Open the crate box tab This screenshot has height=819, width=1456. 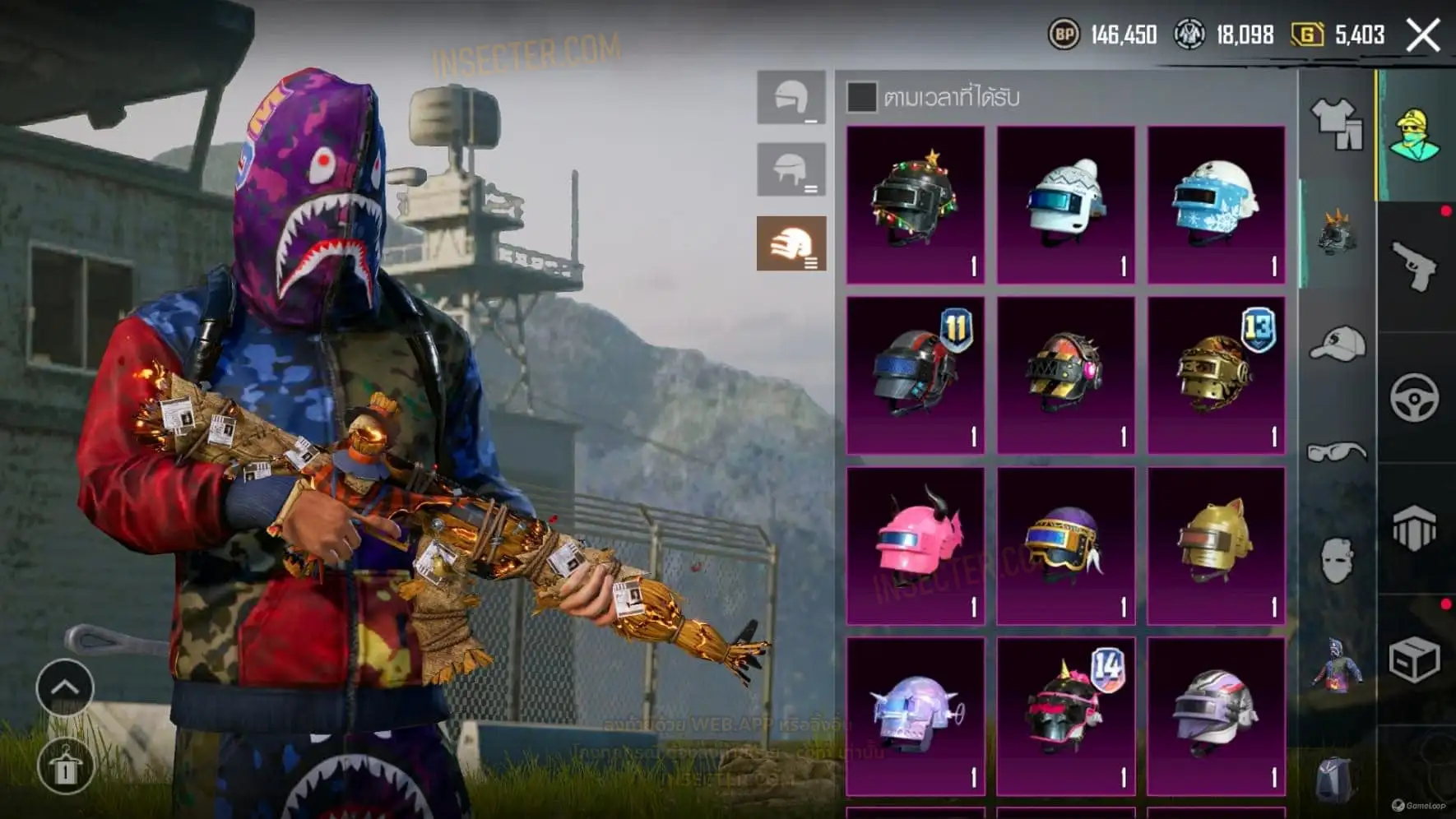click(x=1415, y=659)
